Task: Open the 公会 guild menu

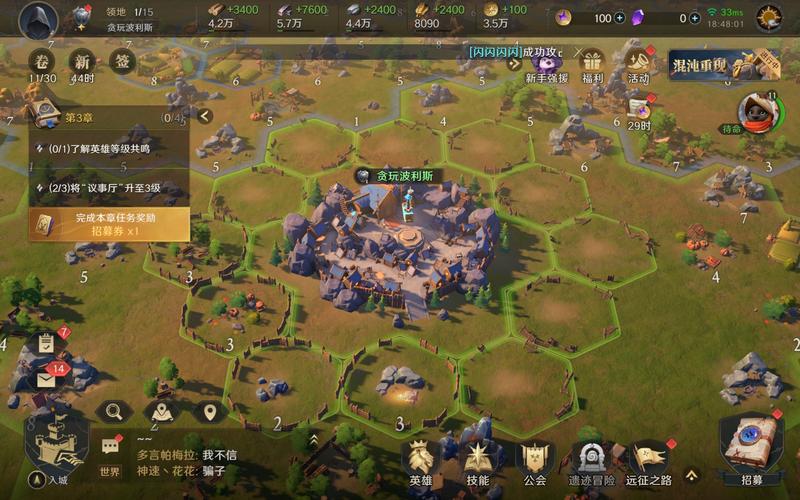Action: tap(535, 461)
